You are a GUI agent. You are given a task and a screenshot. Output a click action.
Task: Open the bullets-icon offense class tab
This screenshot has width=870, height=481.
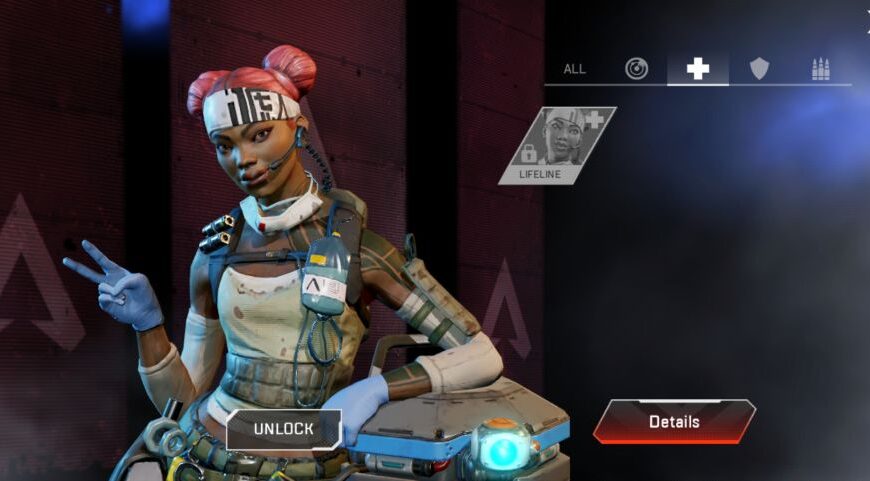pyautogui.click(x=821, y=69)
